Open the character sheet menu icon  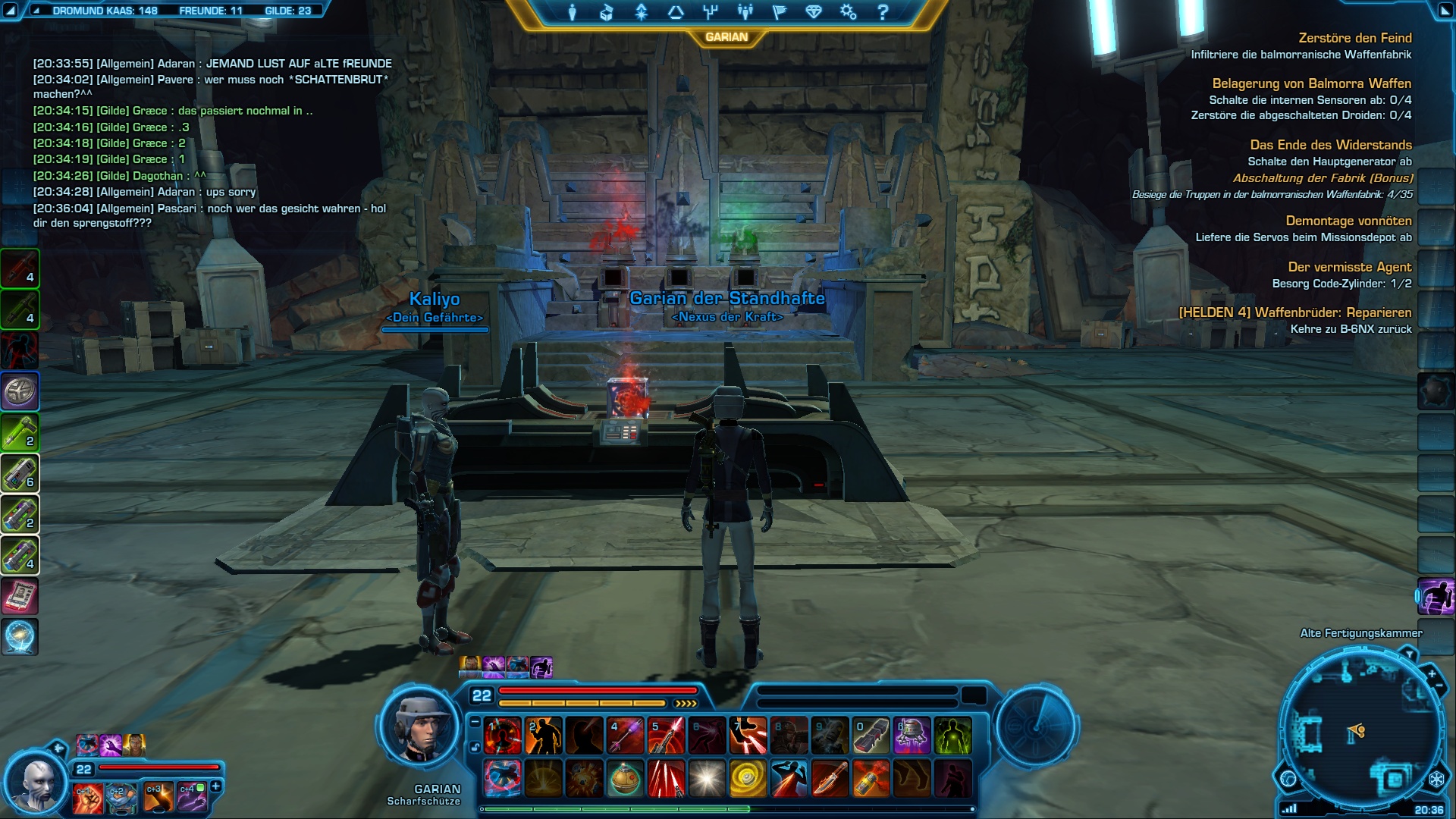[573, 12]
